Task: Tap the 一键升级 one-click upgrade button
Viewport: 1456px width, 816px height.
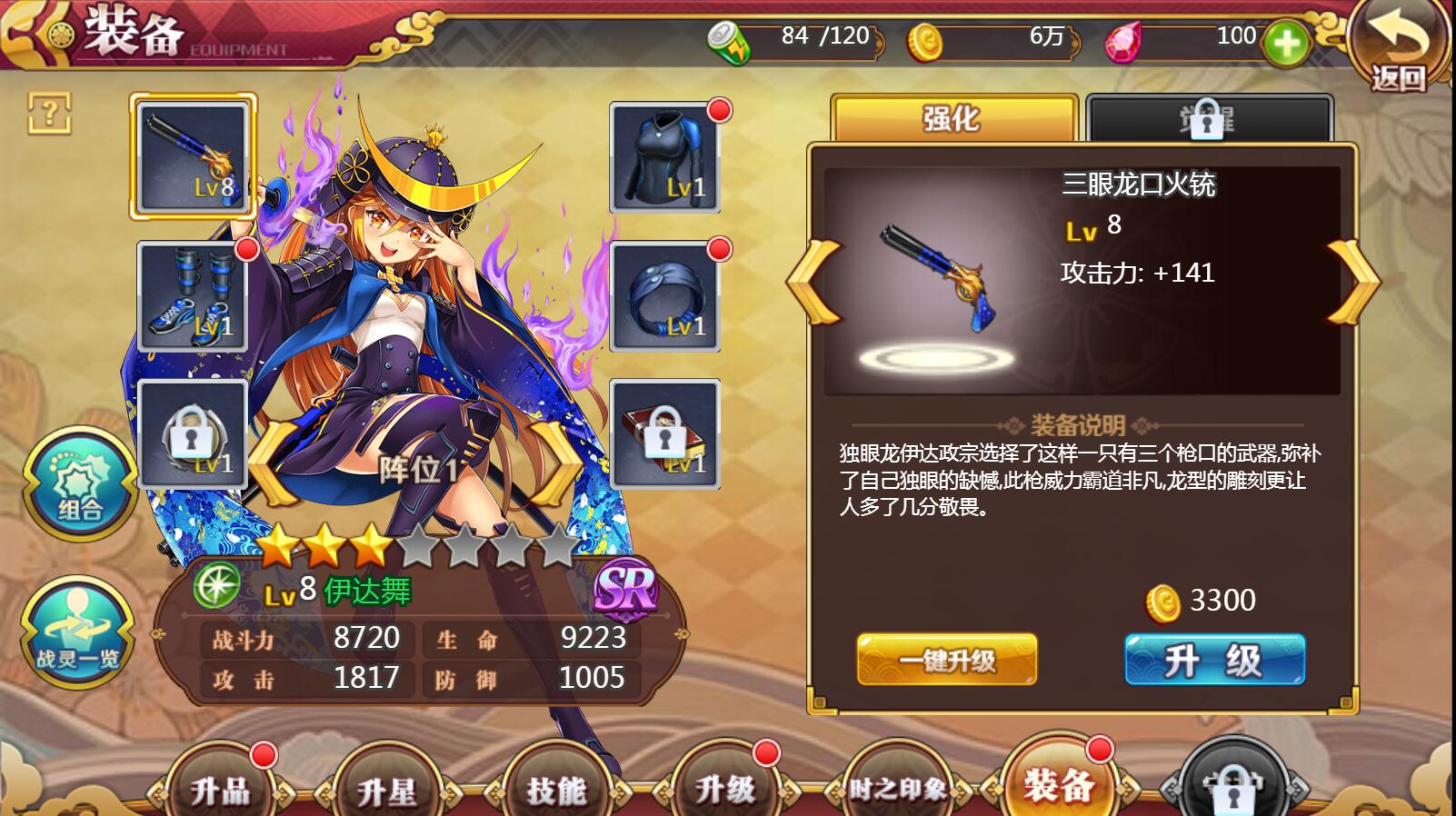Action: pyautogui.click(x=946, y=660)
